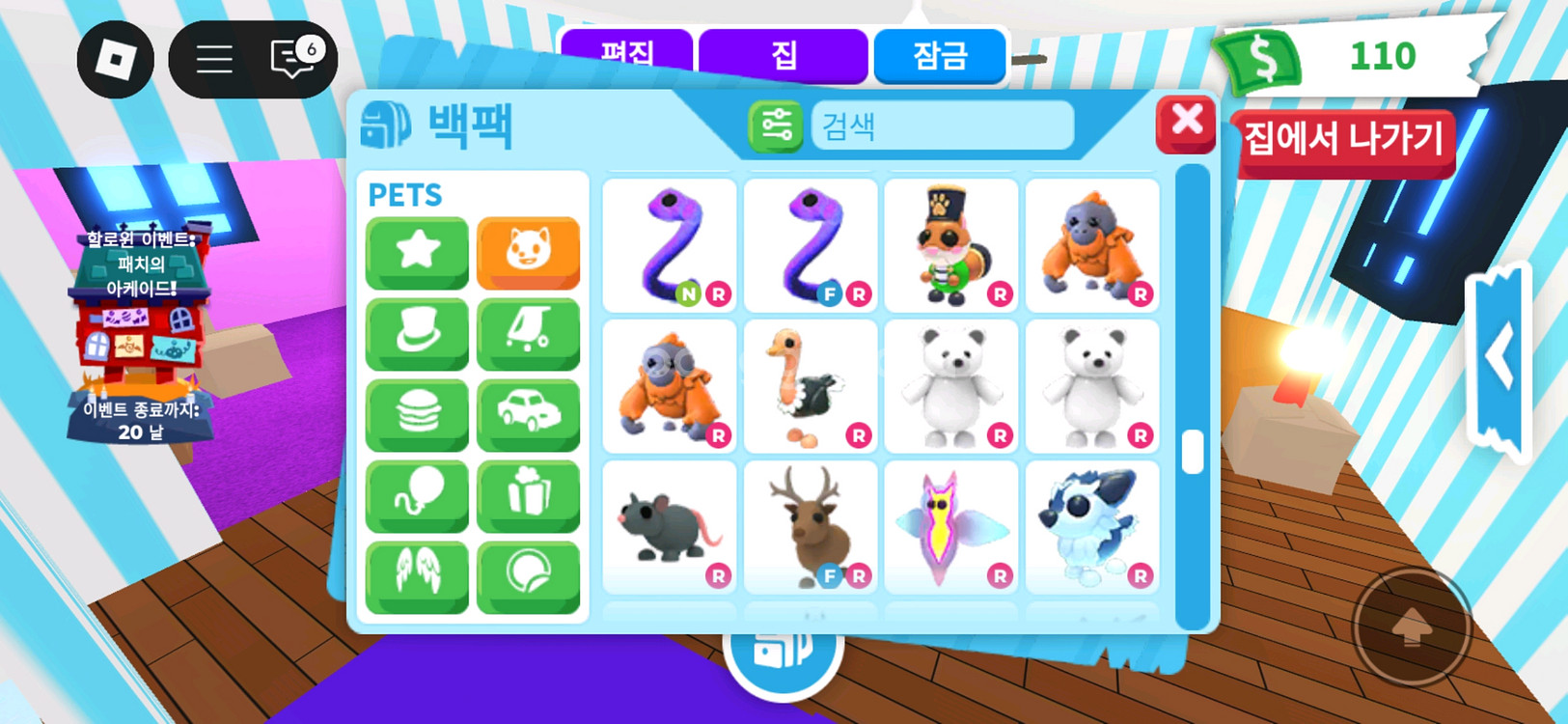Select the balloon toys category

[x=417, y=494]
